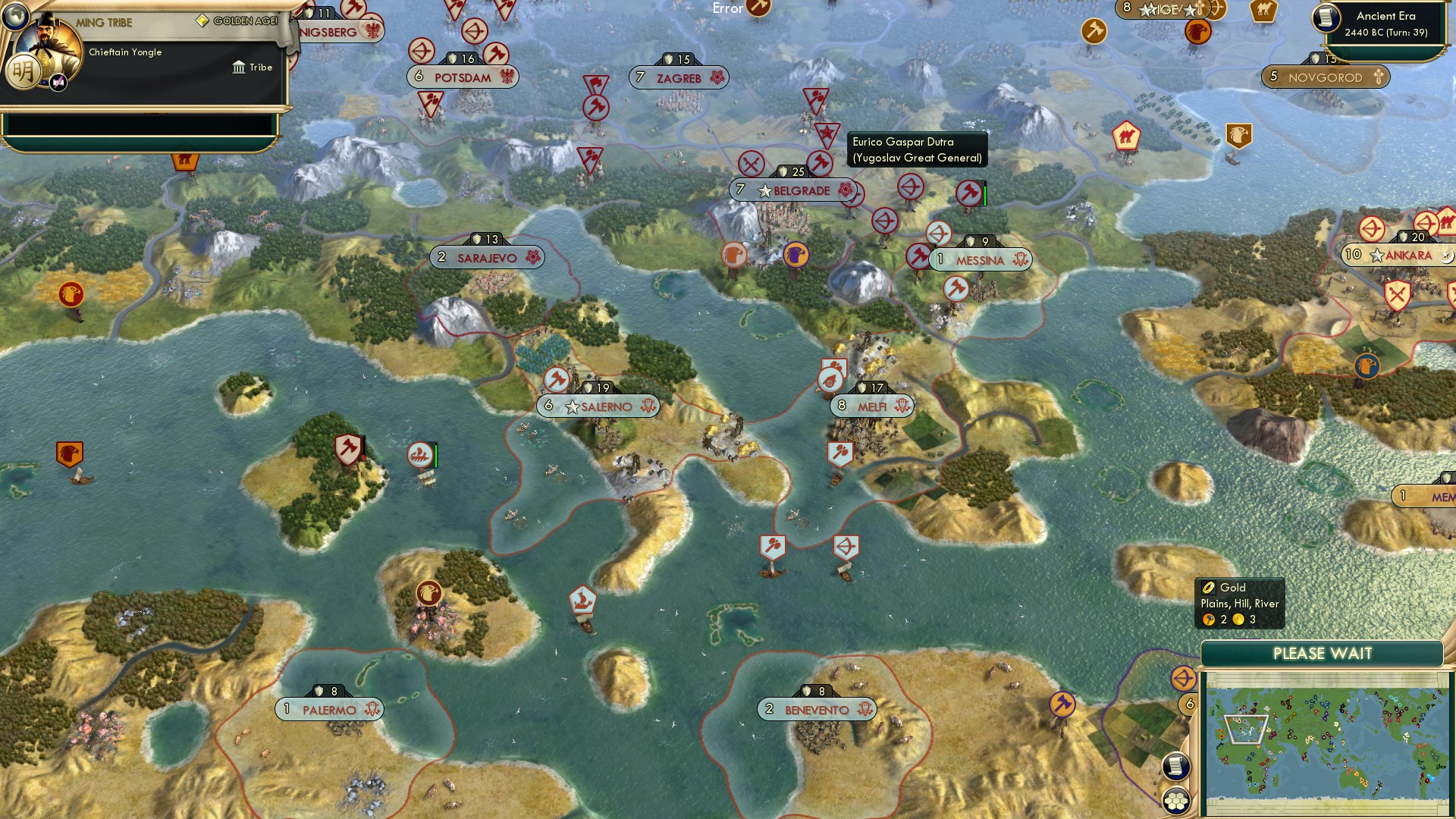Select the Salerno city banner
This screenshot has width=1456, height=819.
(x=599, y=406)
